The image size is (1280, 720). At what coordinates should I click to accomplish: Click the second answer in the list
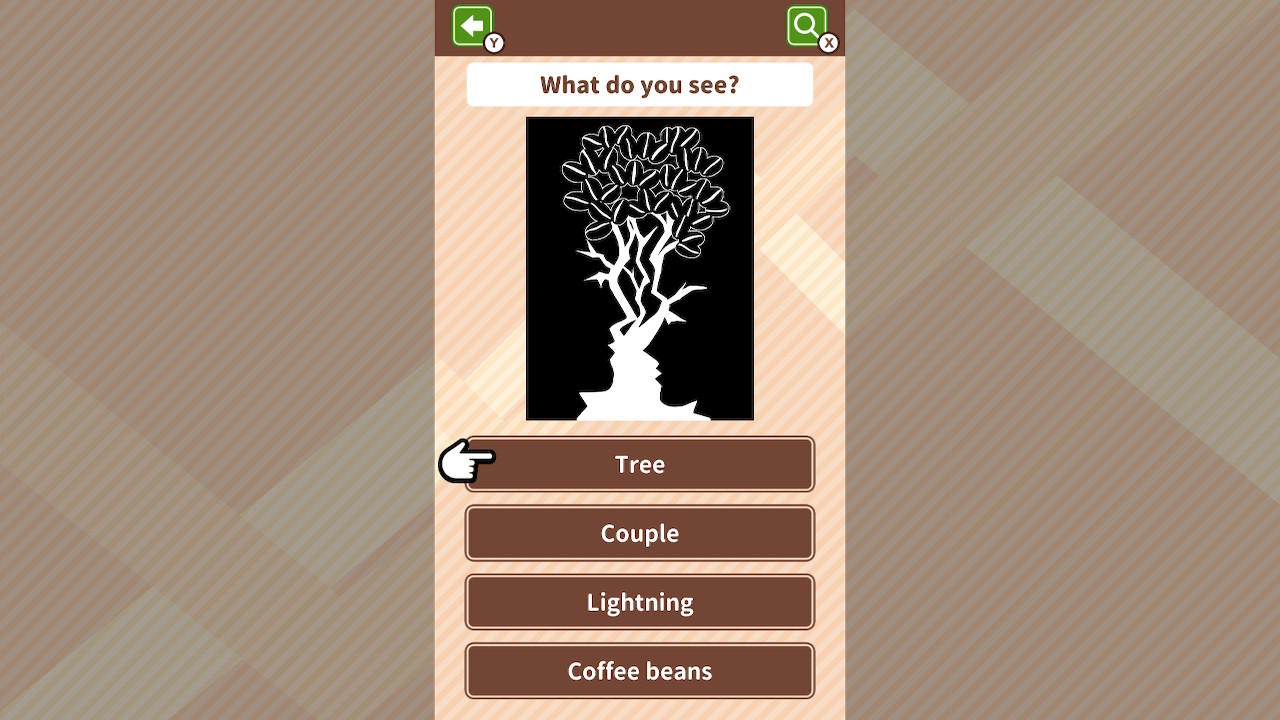(639, 533)
